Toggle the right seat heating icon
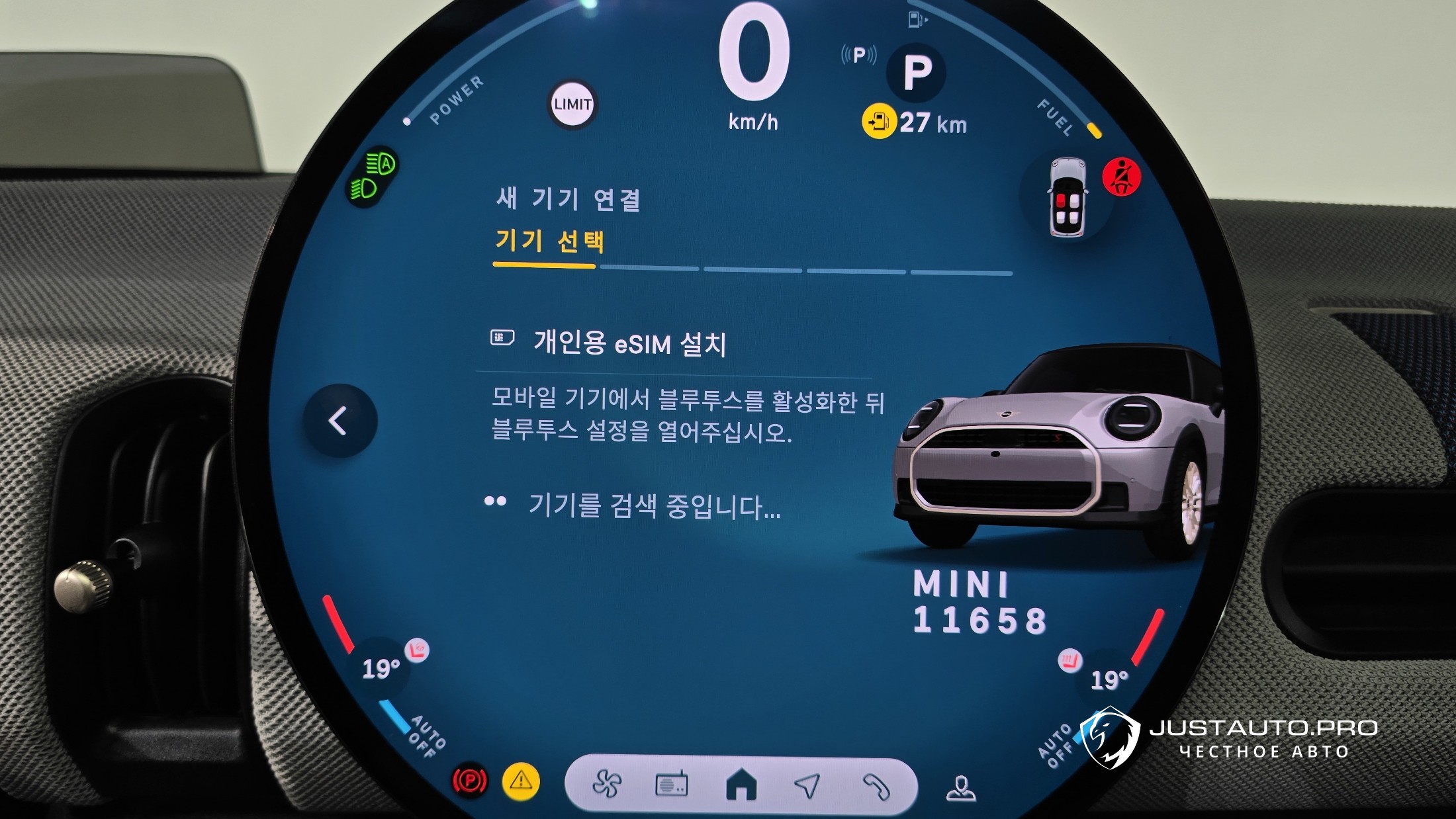 coord(1069,660)
